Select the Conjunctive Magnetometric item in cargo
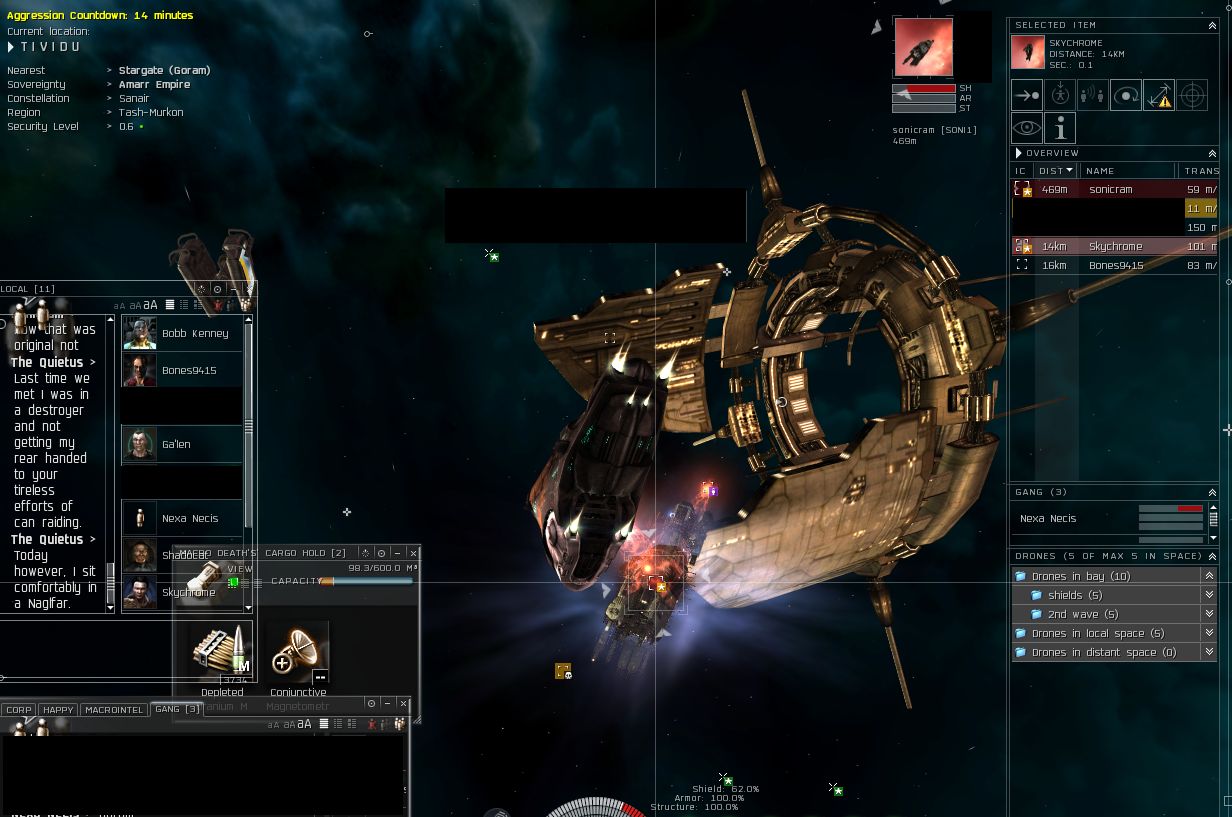1232x817 pixels. (298, 652)
